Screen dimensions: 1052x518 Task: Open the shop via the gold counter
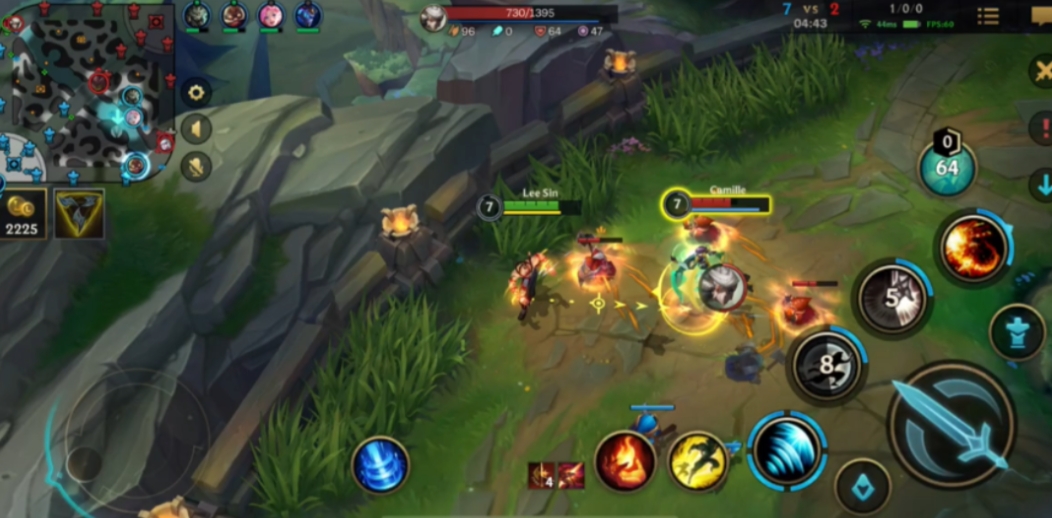(x=22, y=214)
